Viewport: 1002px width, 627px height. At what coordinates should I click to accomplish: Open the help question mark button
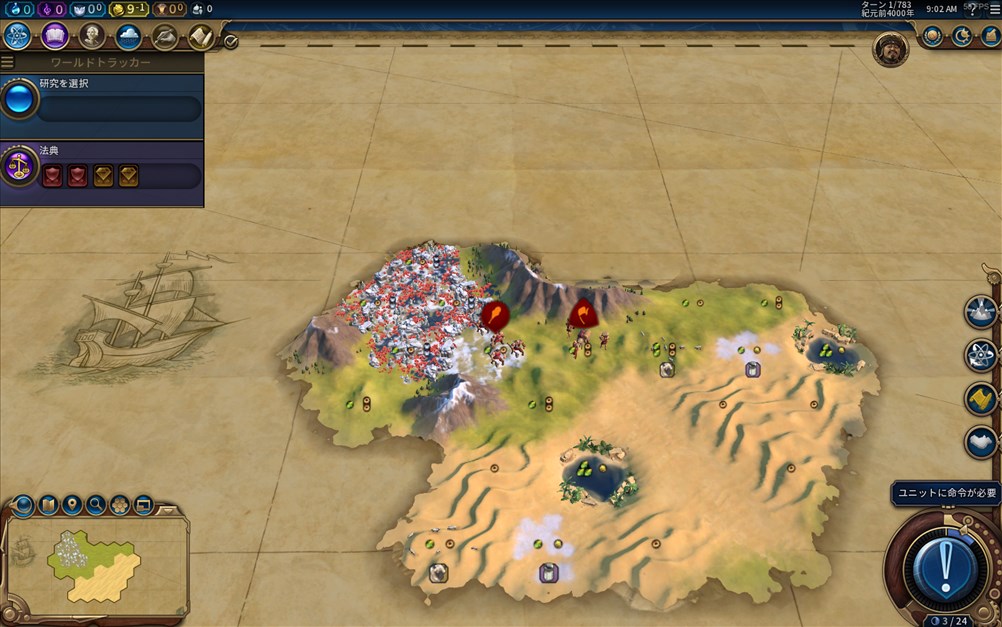coord(972,9)
